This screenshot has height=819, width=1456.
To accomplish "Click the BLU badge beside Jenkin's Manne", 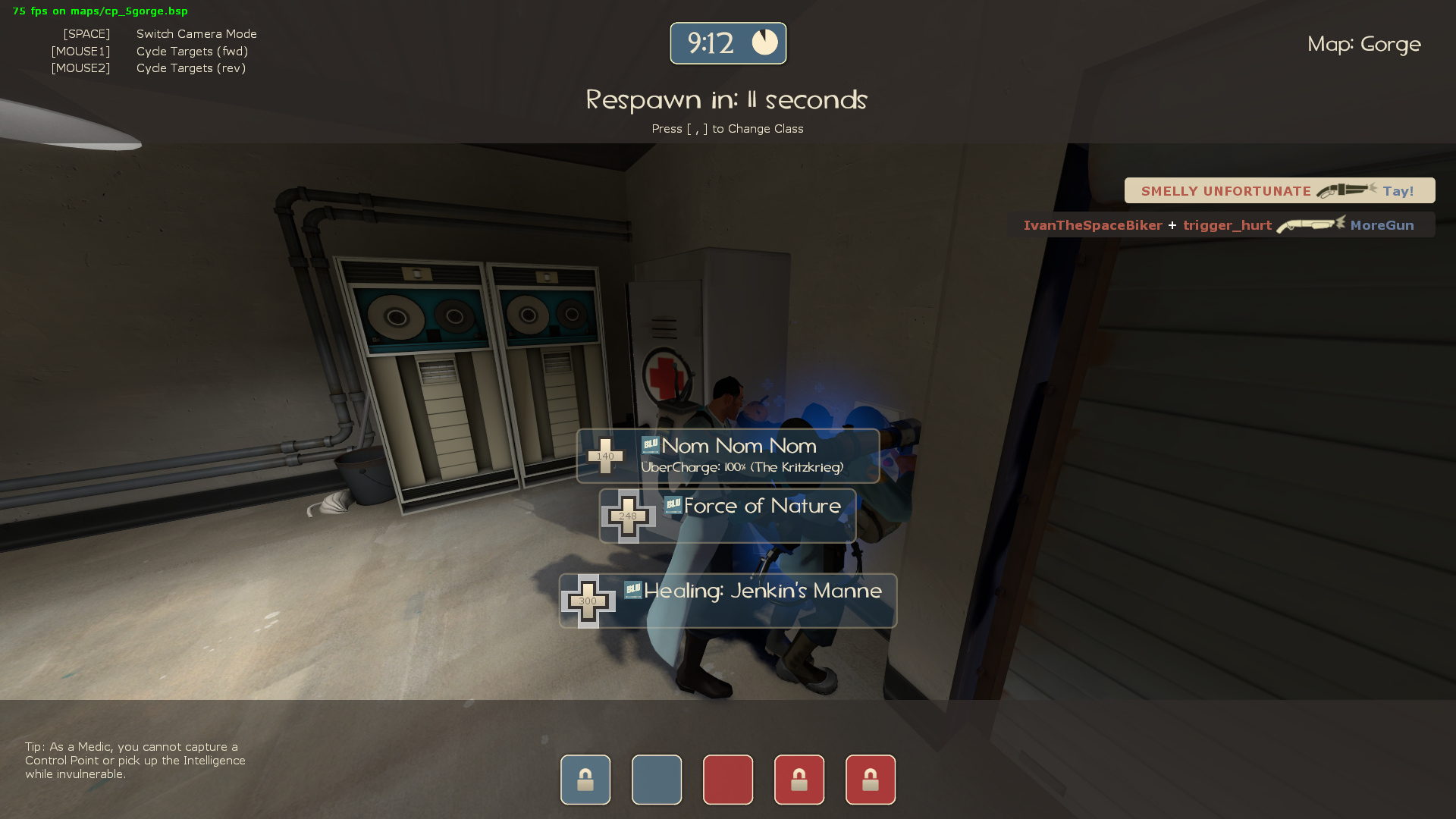I will pyautogui.click(x=633, y=591).
